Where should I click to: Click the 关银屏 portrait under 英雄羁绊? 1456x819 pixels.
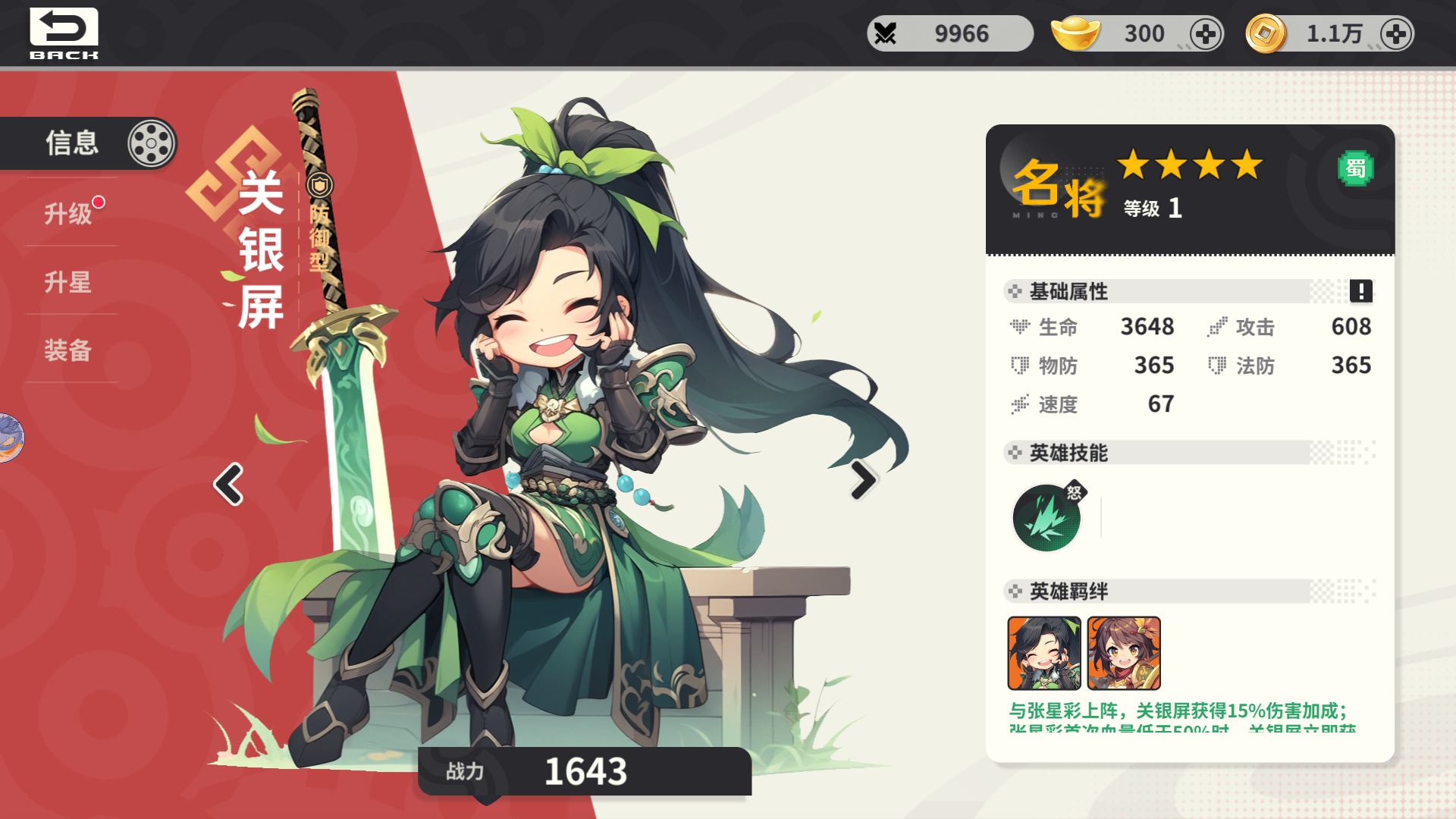[x=1044, y=652]
